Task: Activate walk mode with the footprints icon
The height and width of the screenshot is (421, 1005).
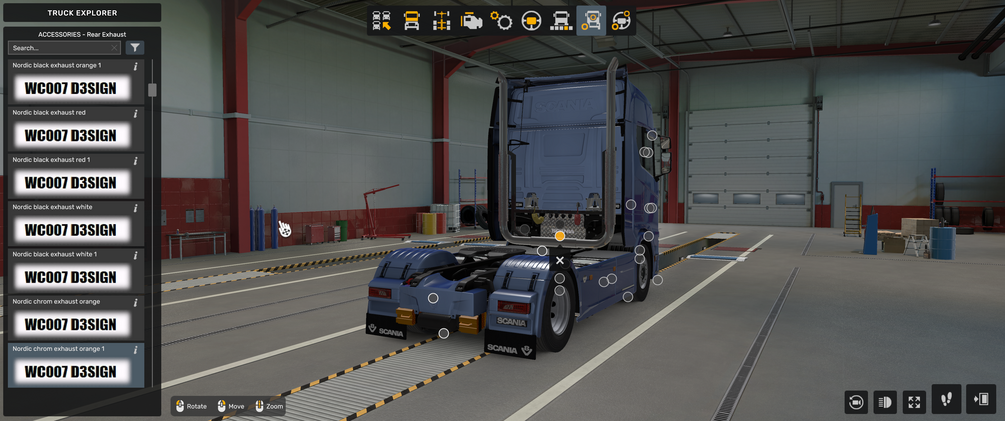Action: point(946,399)
